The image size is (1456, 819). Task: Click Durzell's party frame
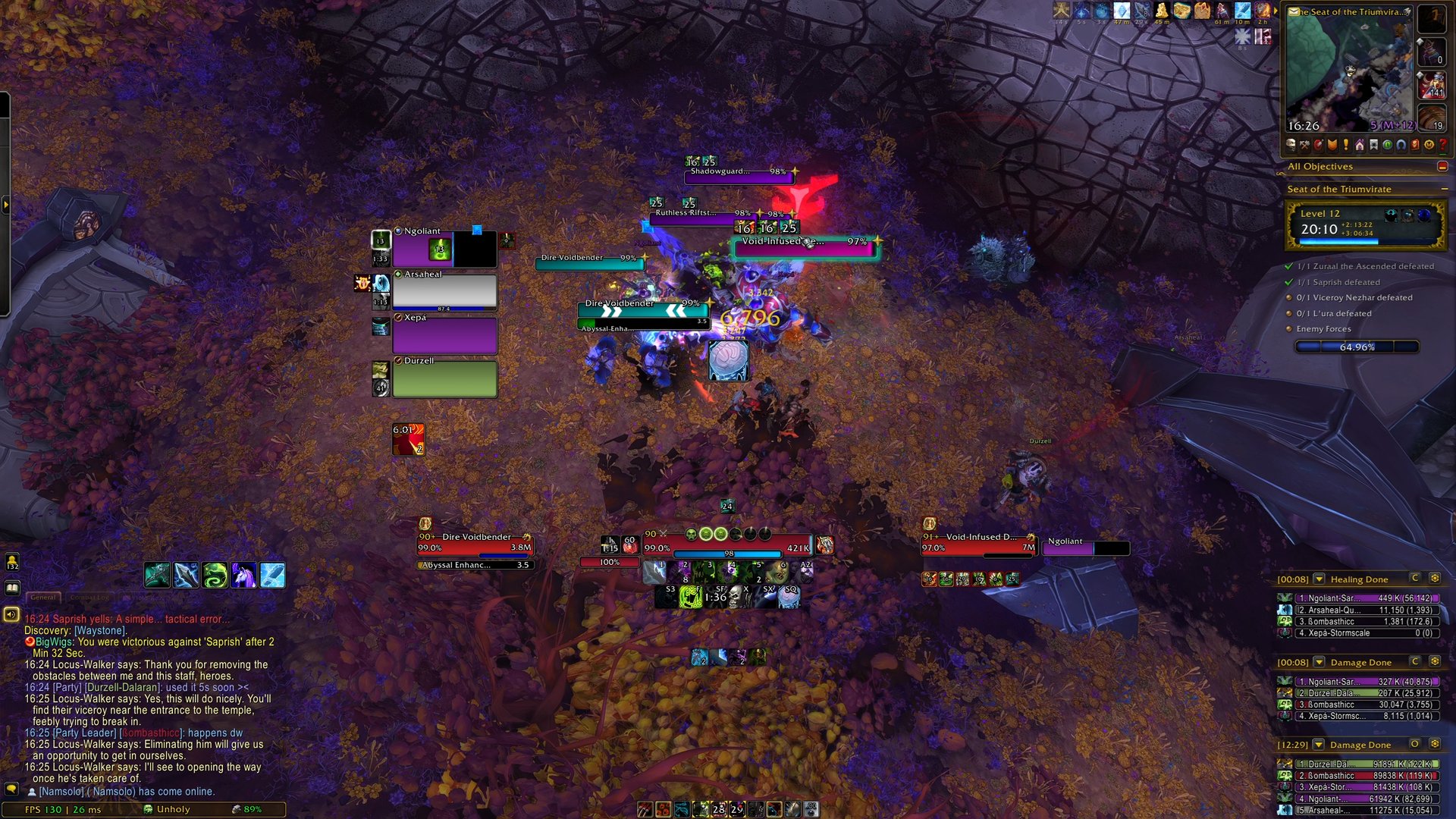click(x=444, y=378)
